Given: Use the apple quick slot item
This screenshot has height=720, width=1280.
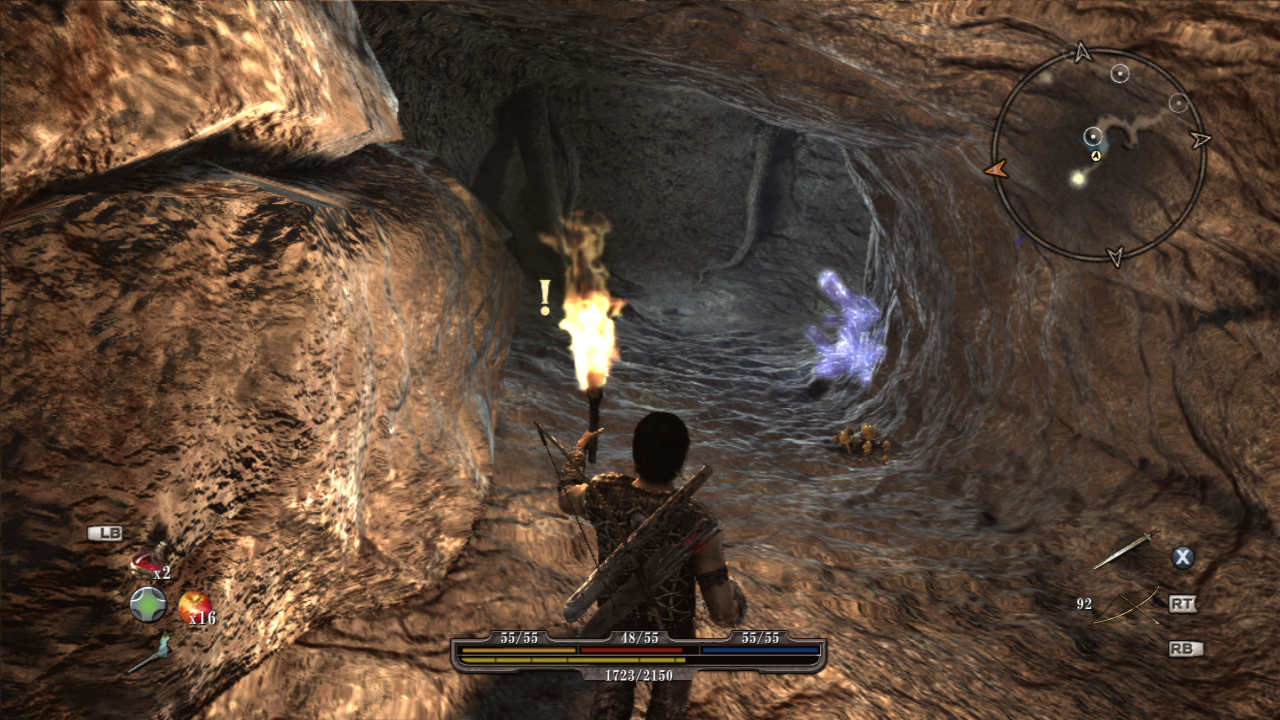Looking at the screenshot, I should click(194, 605).
